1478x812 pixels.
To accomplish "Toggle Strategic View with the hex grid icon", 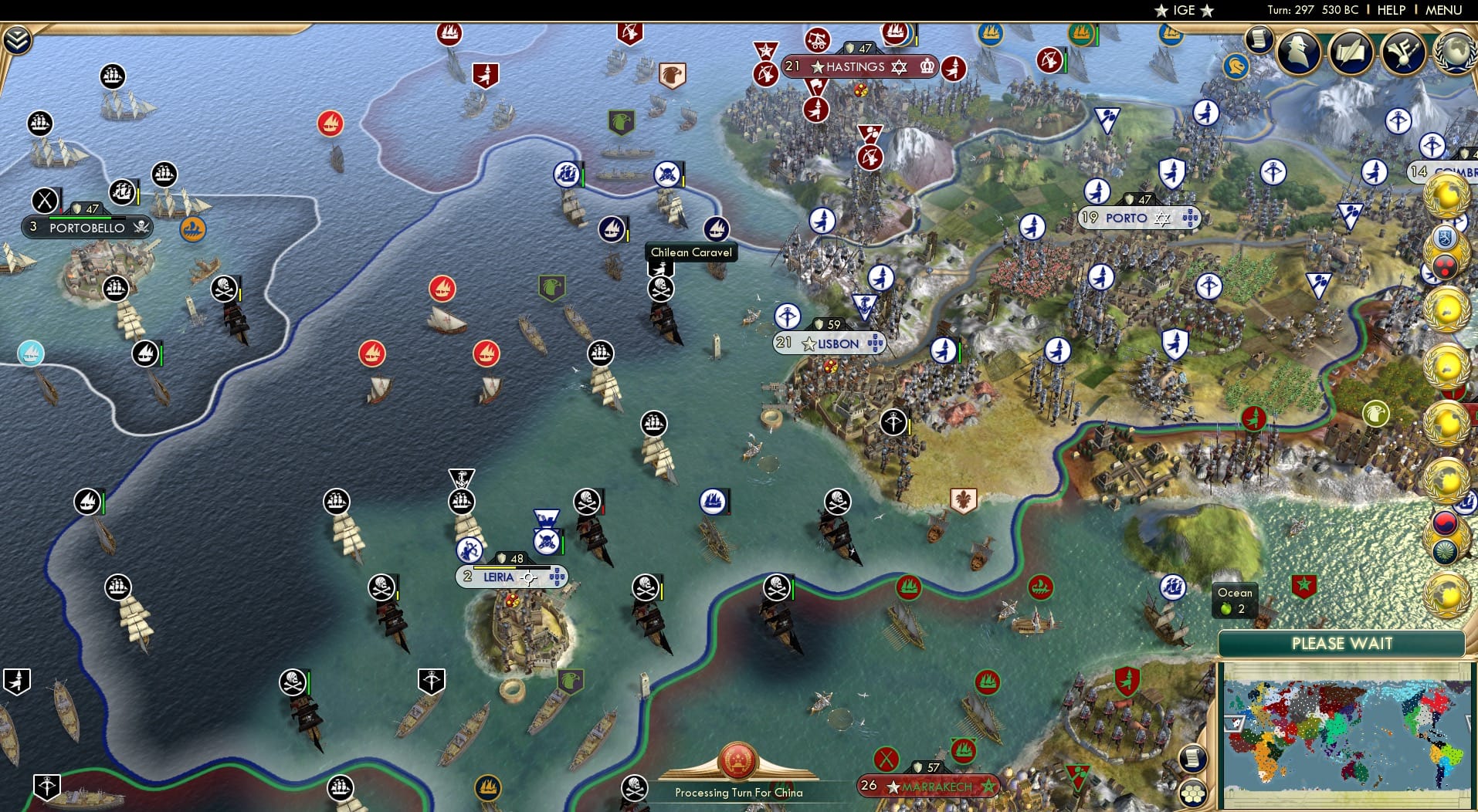I will 1194,793.
